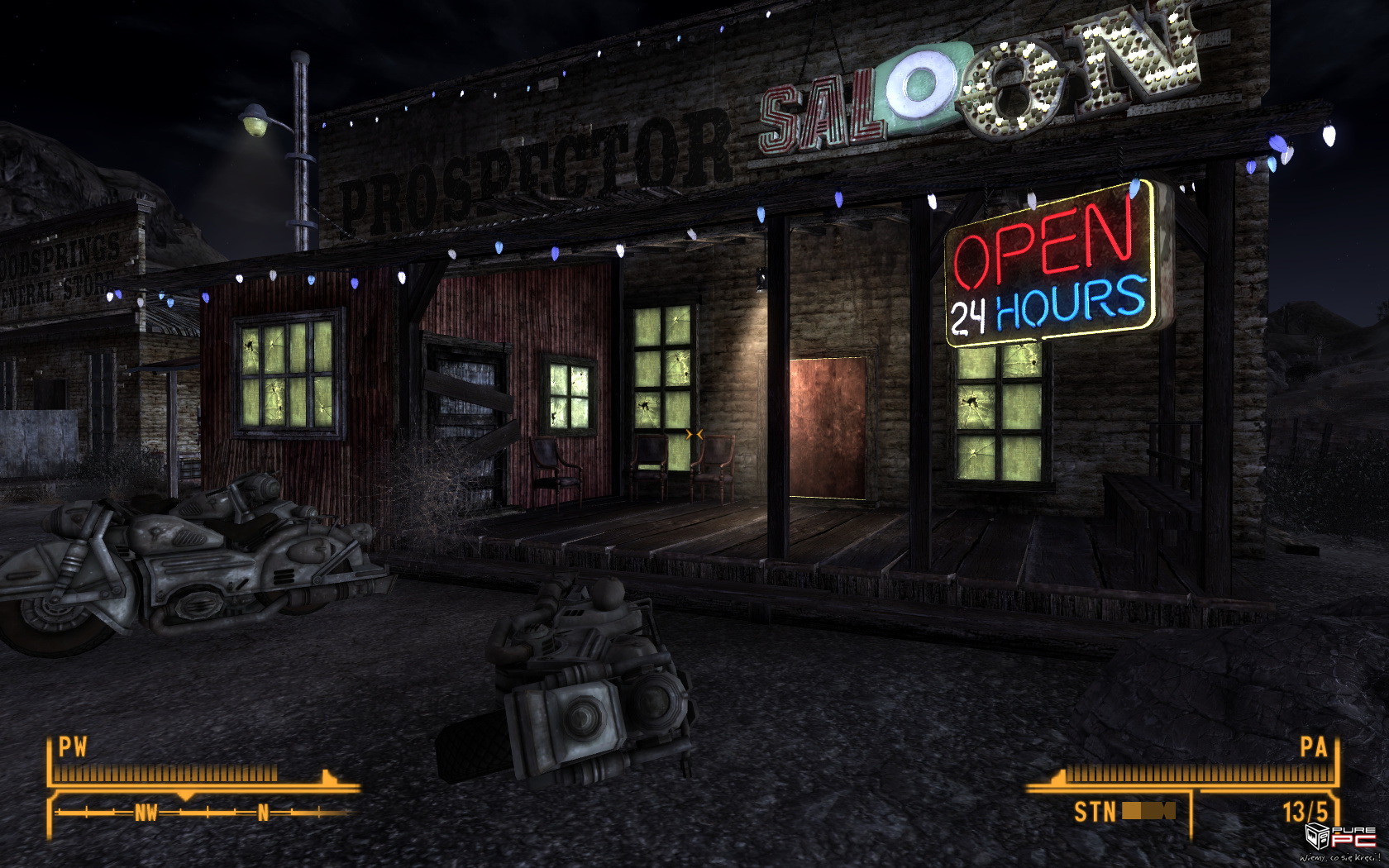
Task: Click the compass strip showing NW and N
Action: pyautogui.click(x=203, y=813)
